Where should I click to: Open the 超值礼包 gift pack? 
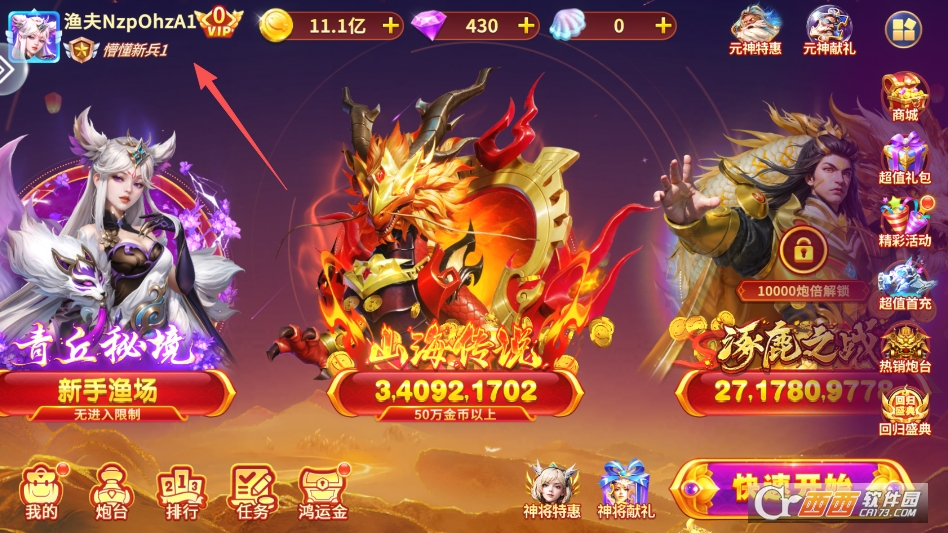tap(904, 159)
